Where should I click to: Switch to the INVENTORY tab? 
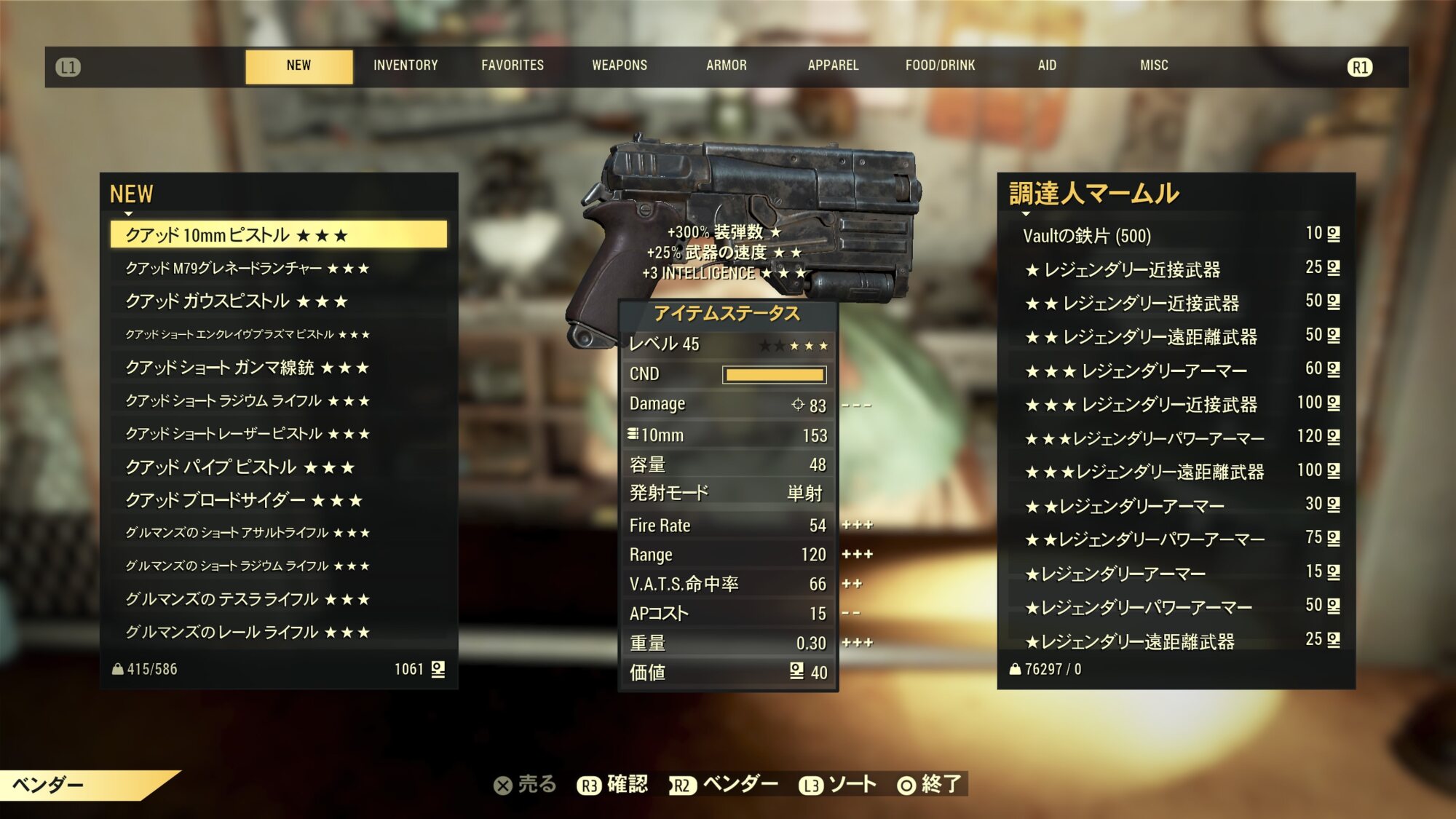pos(405,66)
